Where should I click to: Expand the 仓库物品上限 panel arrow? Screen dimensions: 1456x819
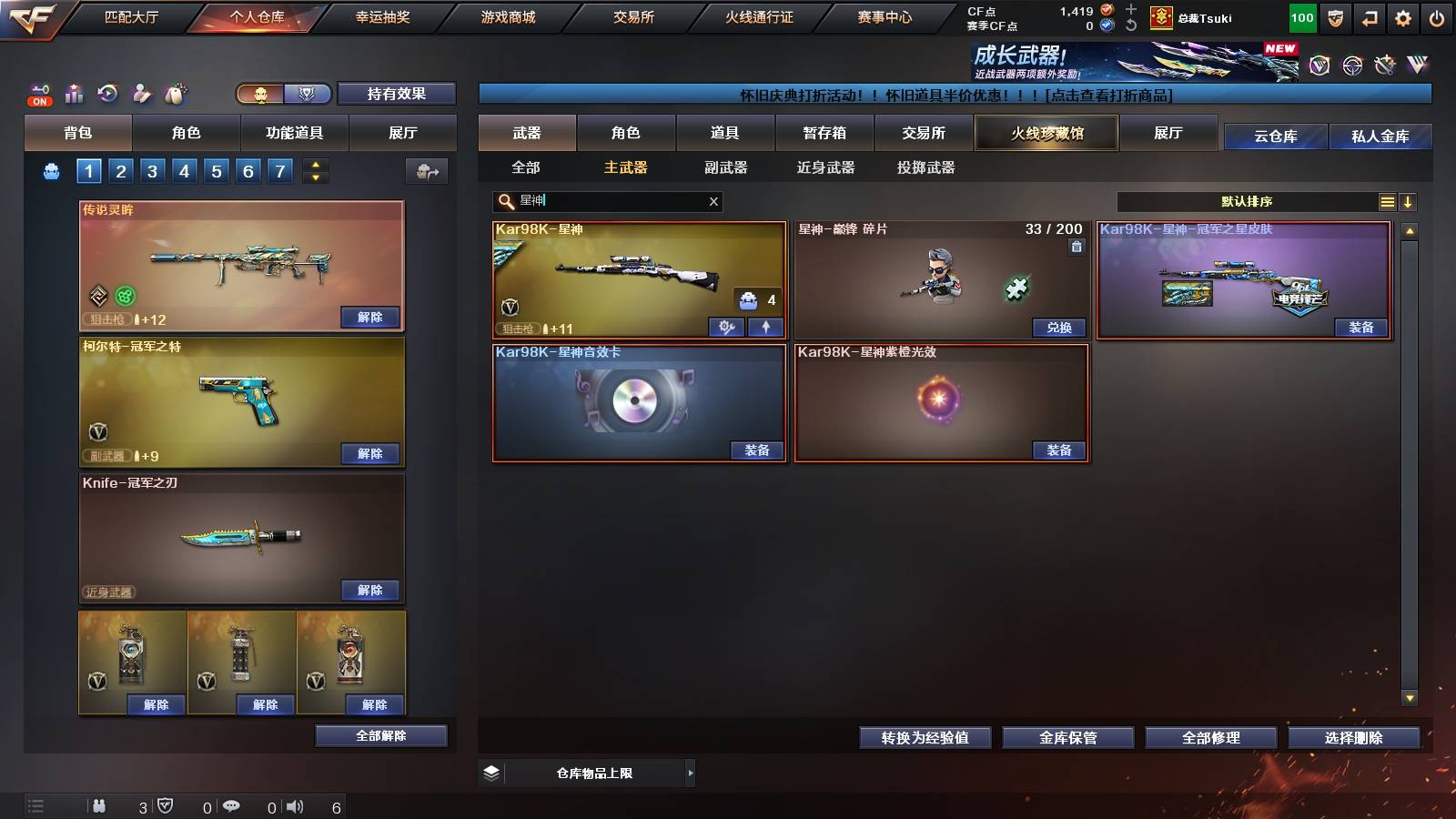pos(689,773)
